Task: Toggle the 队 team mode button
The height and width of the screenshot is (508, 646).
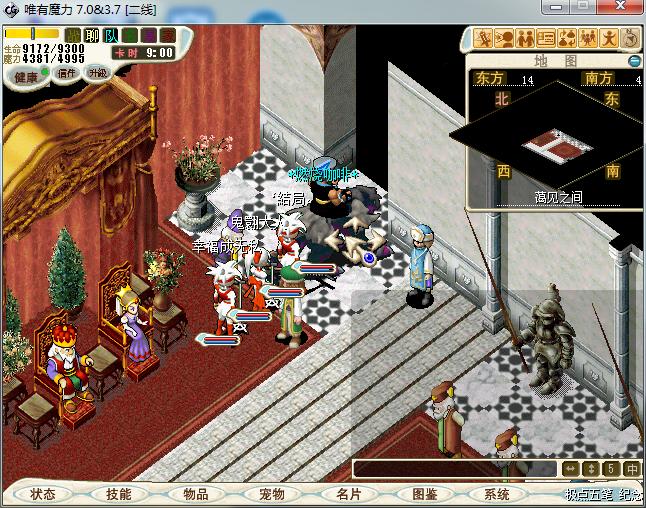Action: [112, 36]
